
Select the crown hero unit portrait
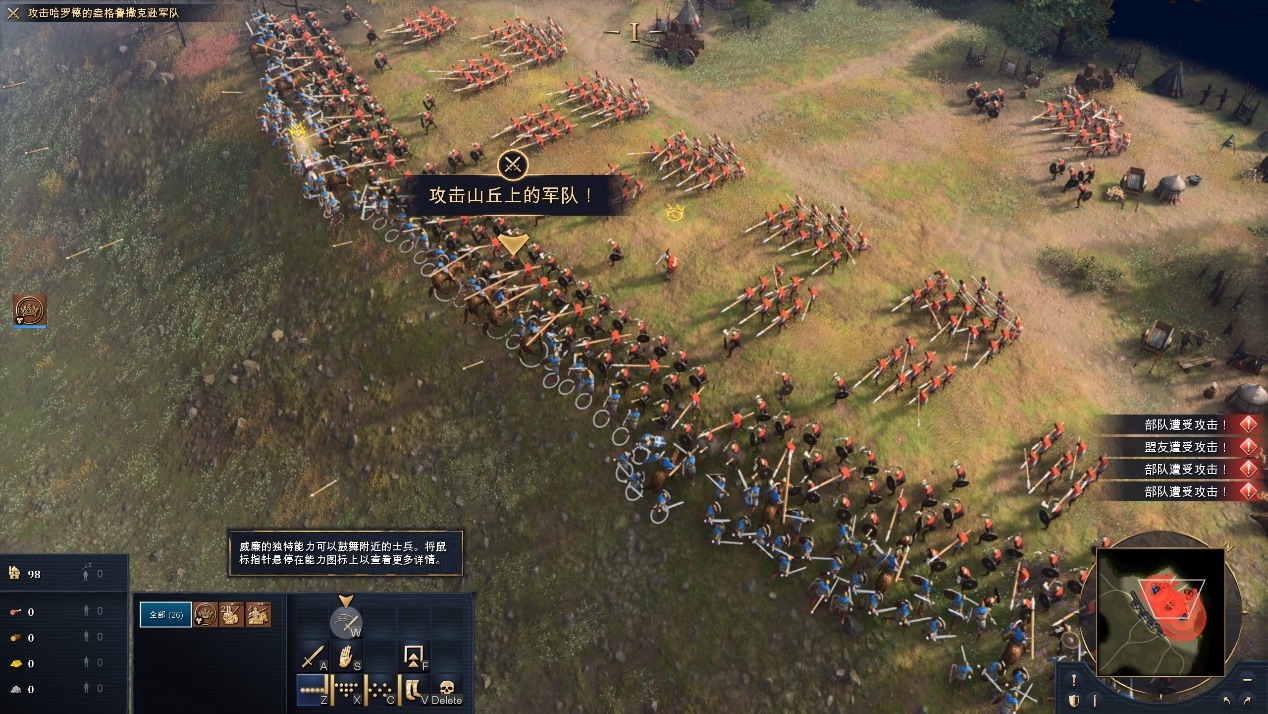coord(205,614)
